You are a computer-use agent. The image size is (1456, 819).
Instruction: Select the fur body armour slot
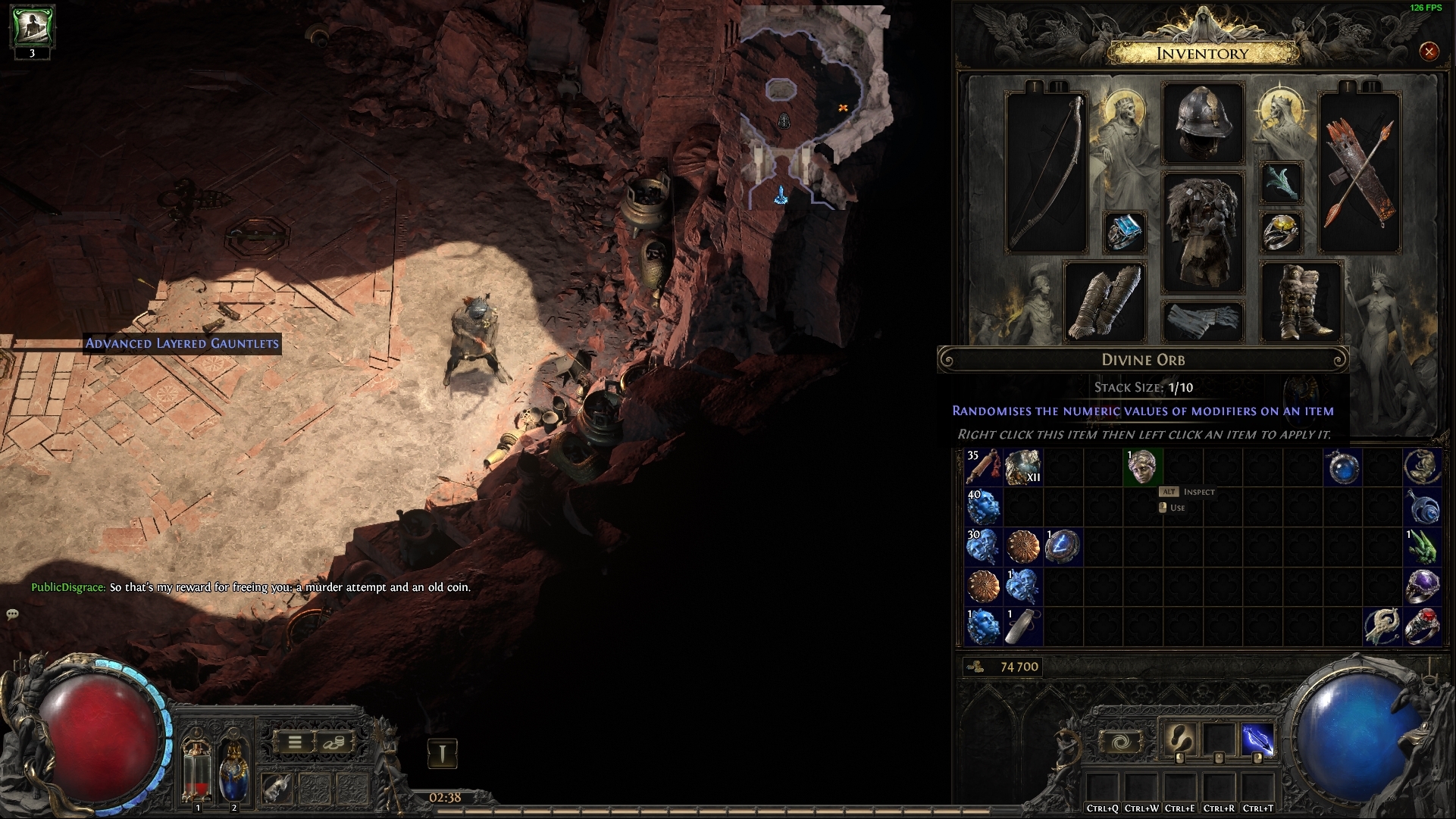coord(1203,231)
